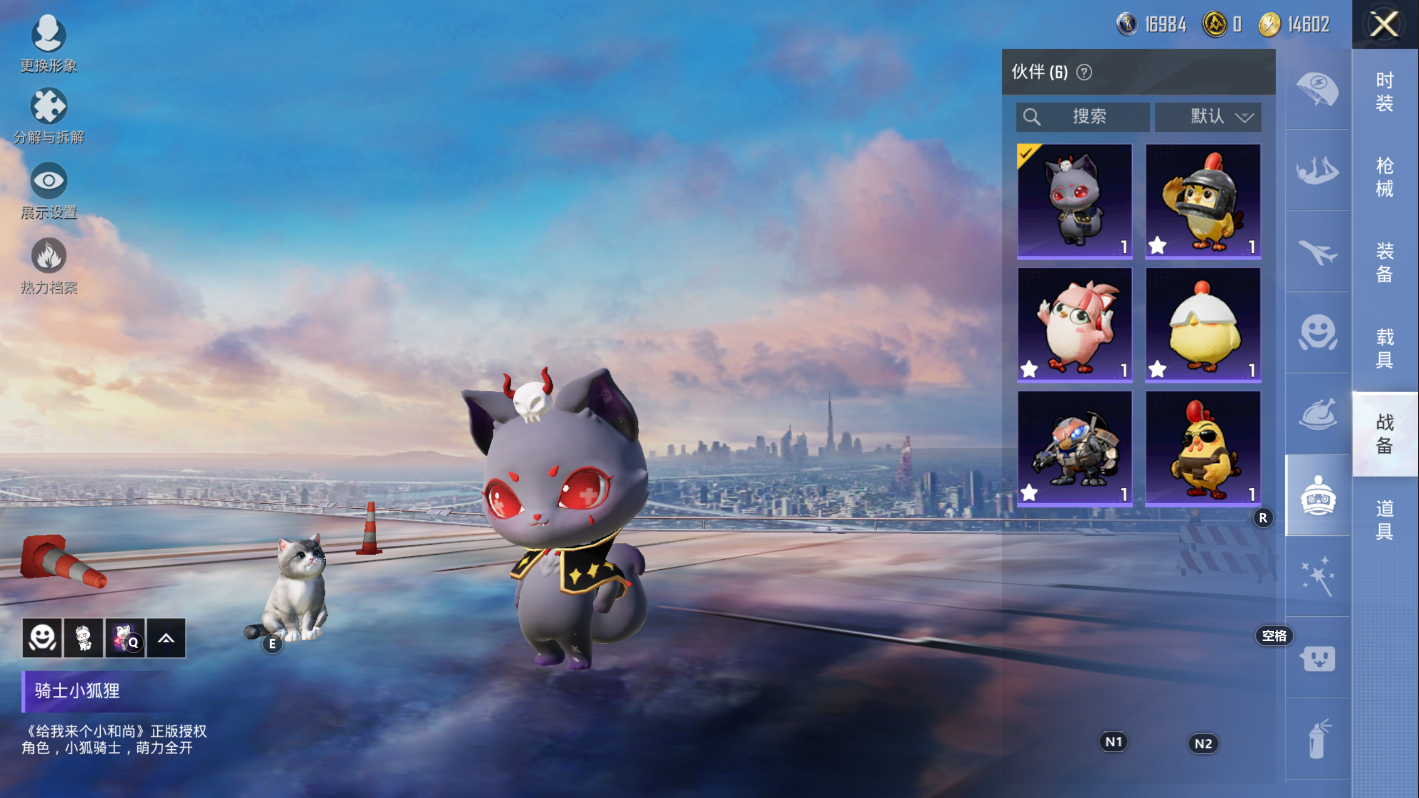Select the grey fox companion thumbnail
The height and width of the screenshot is (798, 1419).
(1075, 201)
